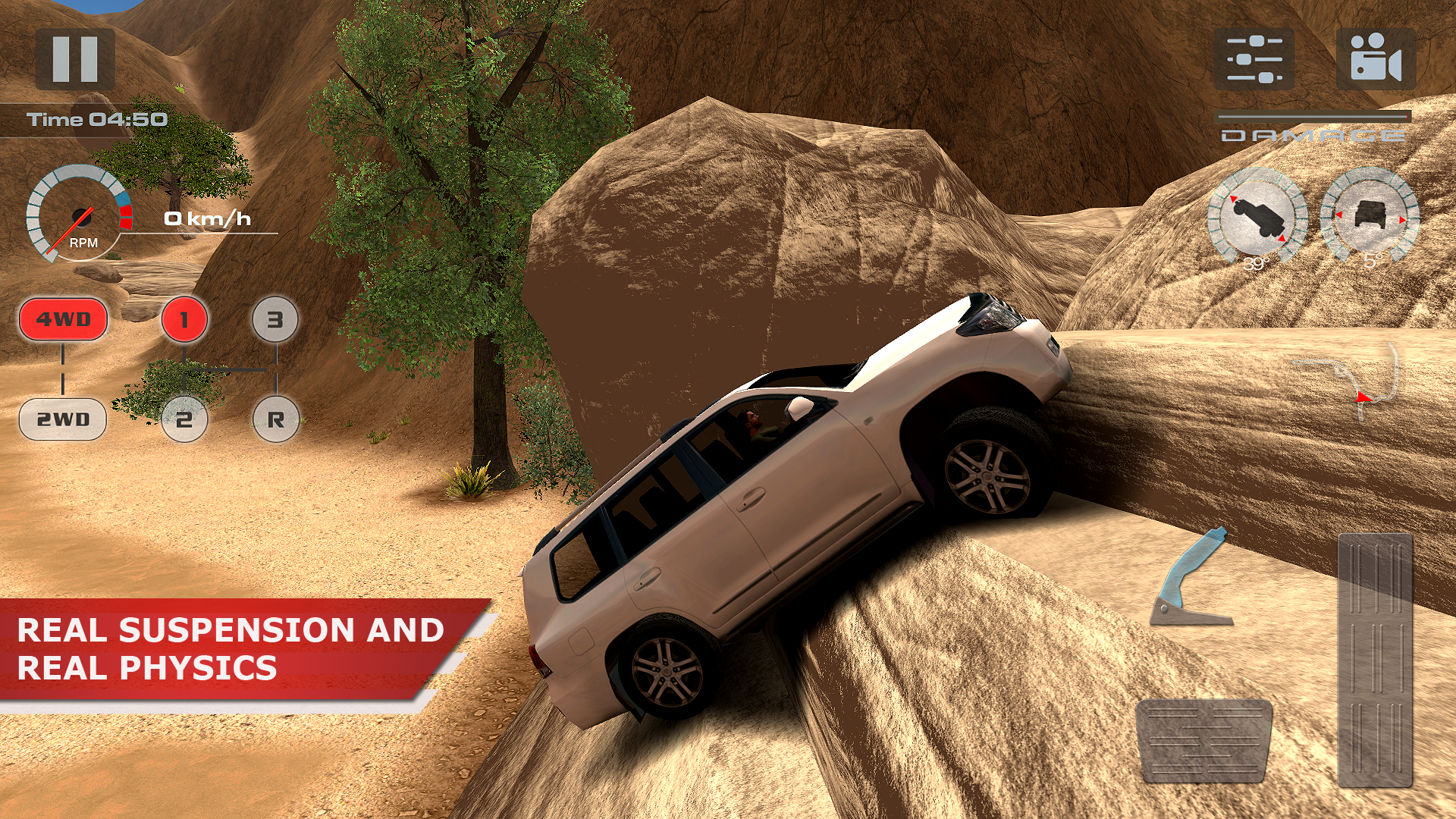1456x819 pixels.
Task: Shift into third gear
Action: coord(275,319)
